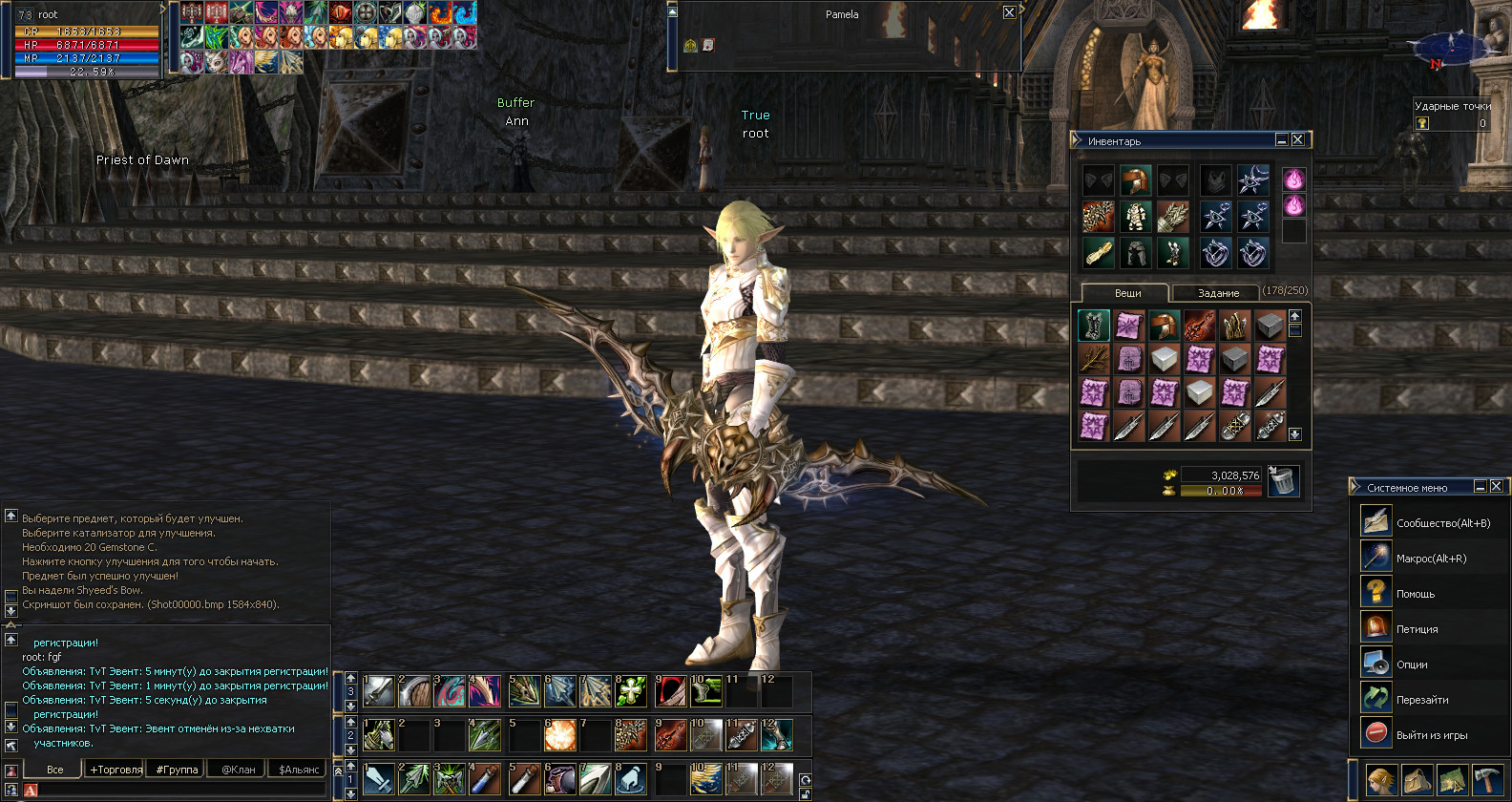Open Сообщество (Alt+B) in system menu

pos(1442,523)
